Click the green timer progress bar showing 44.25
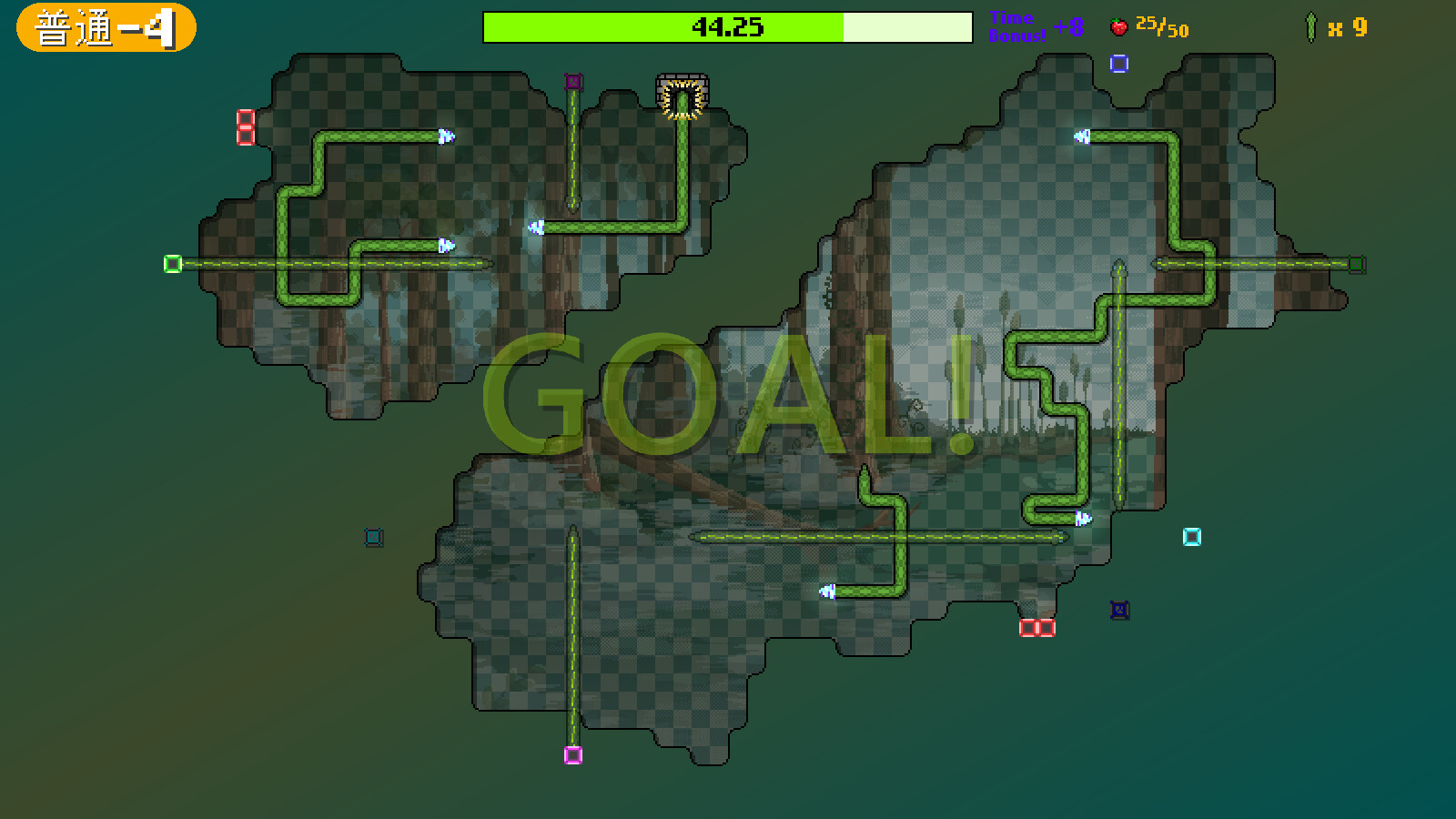The width and height of the screenshot is (1456, 819). point(664,26)
